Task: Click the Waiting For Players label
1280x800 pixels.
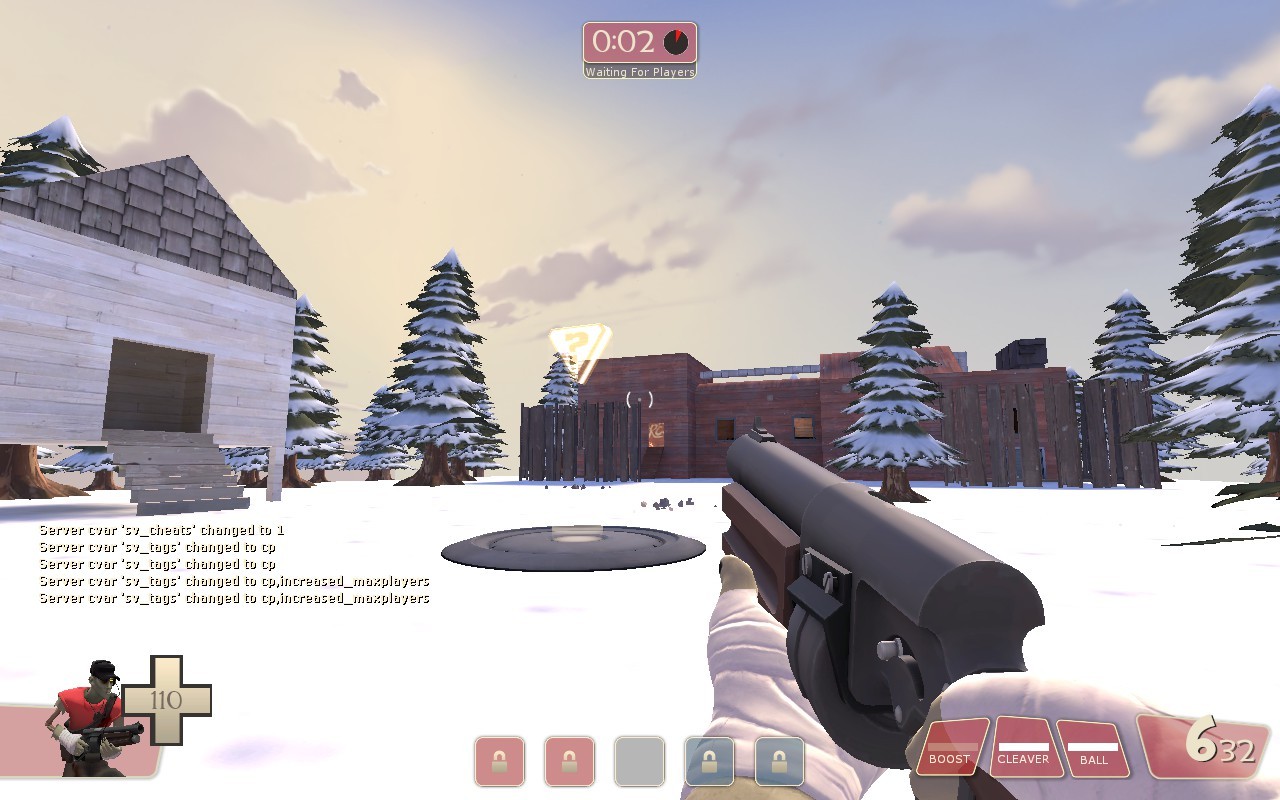Action: (x=640, y=71)
